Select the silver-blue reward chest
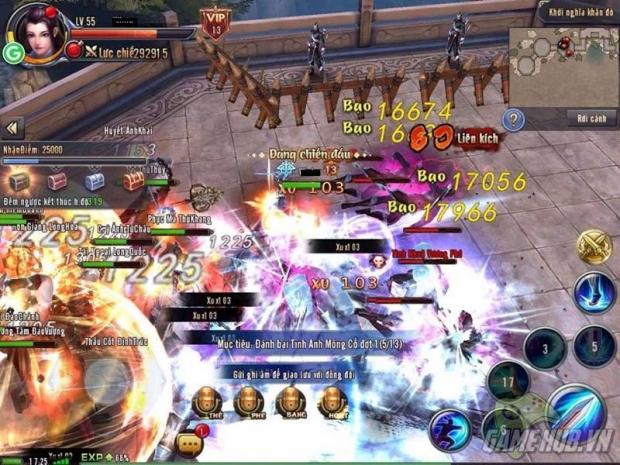Viewport: 620px width, 465px height. click(94, 181)
